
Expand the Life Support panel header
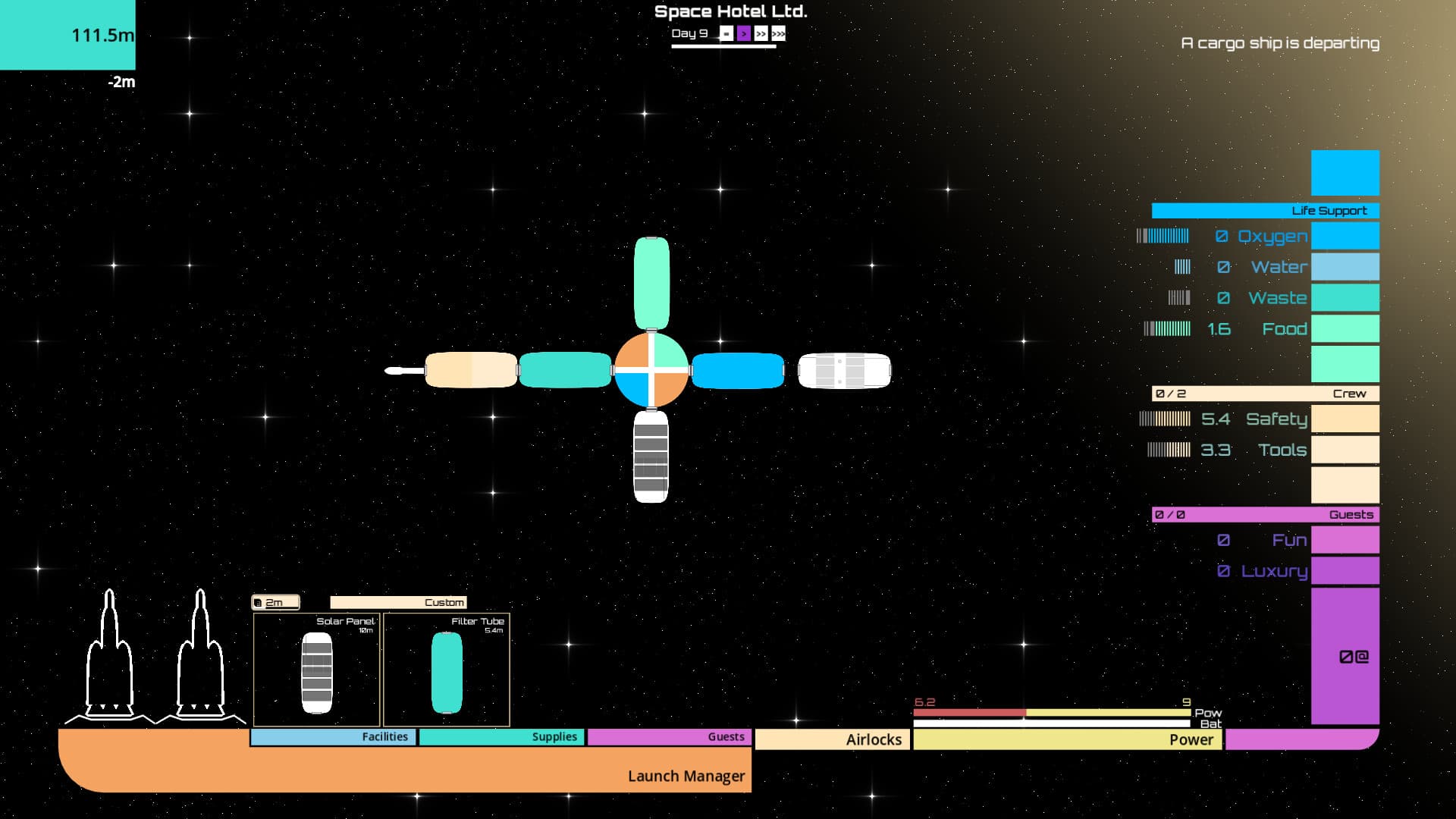point(1265,210)
